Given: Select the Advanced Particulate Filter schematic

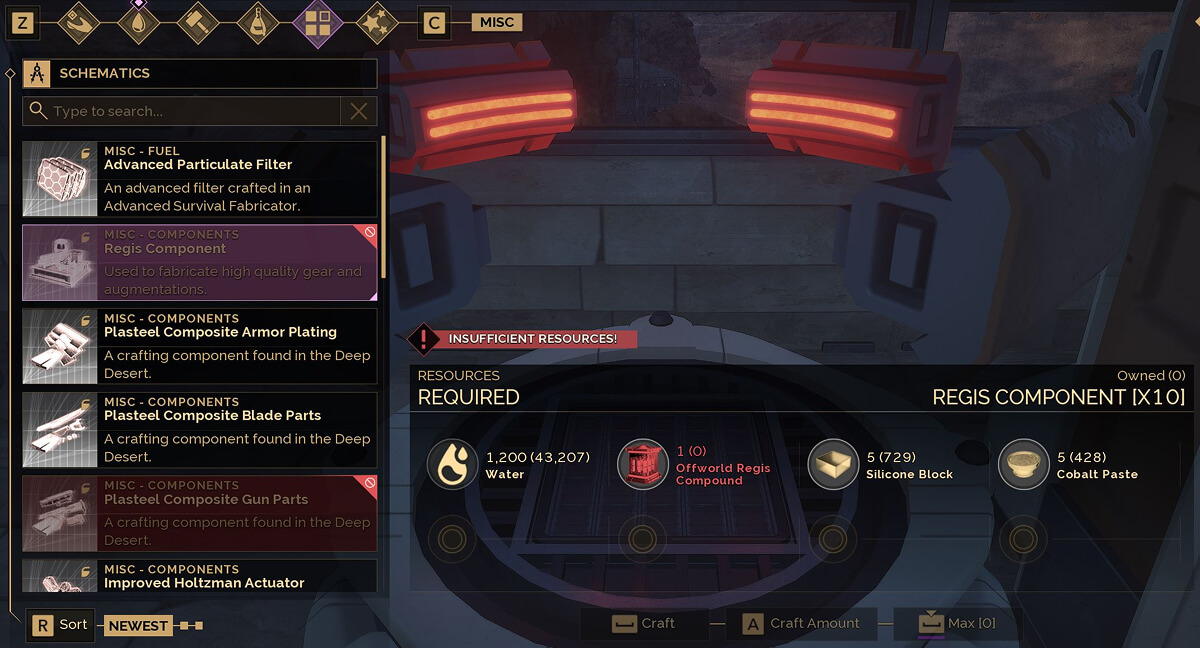Looking at the screenshot, I should coord(200,178).
